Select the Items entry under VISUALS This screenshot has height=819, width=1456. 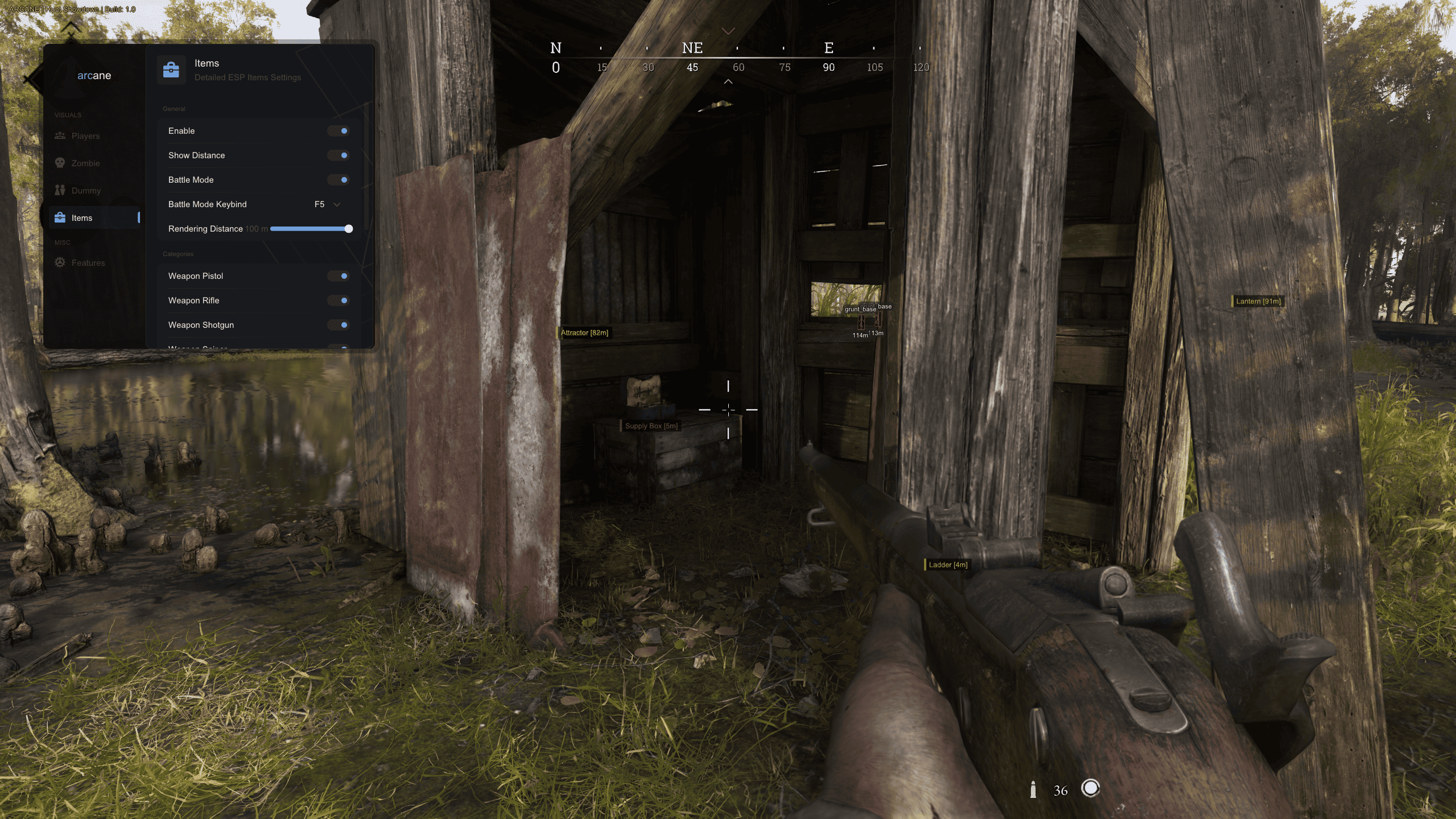click(x=81, y=217)
